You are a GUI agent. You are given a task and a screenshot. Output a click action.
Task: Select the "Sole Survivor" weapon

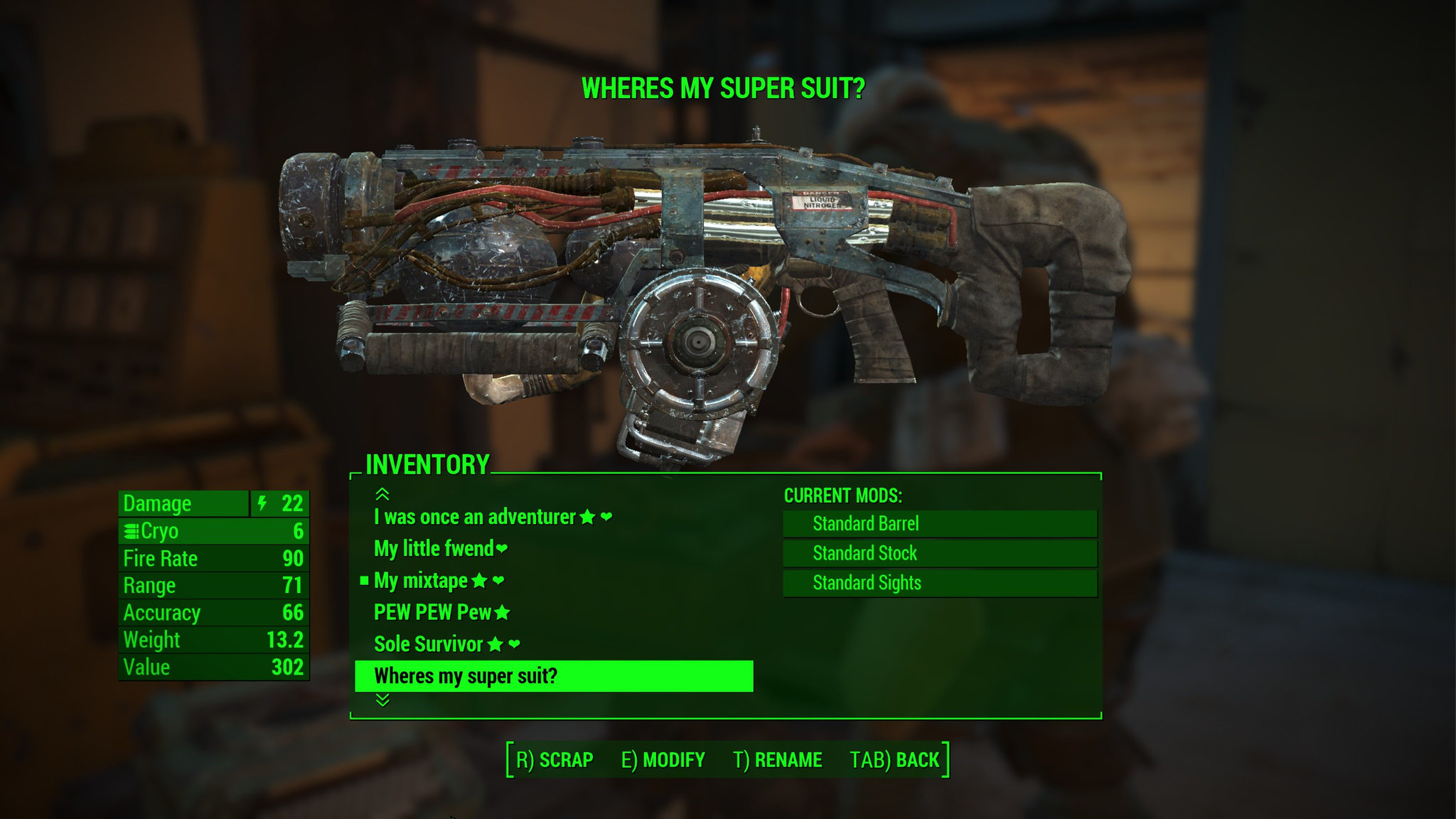pyautogui.click(x=429, y=644)
